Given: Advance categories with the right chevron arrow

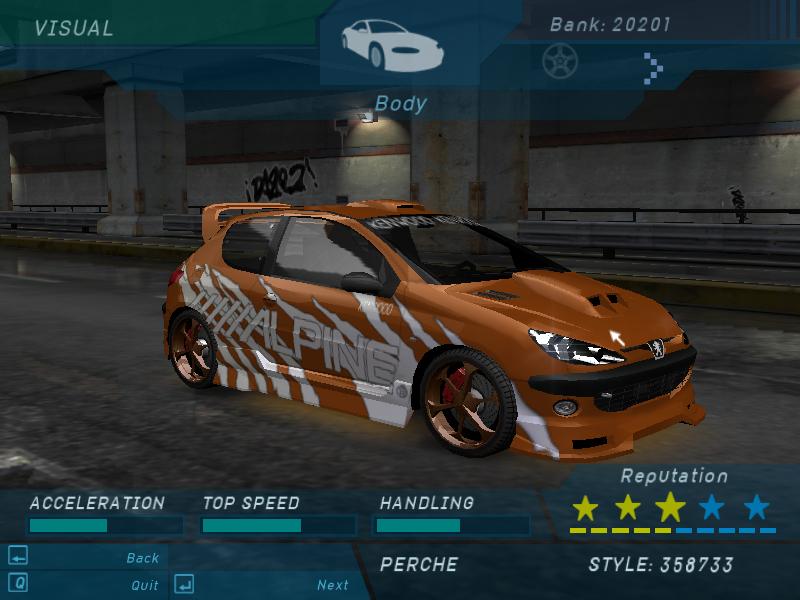Looking at the screenshot, I should (653, 67).
